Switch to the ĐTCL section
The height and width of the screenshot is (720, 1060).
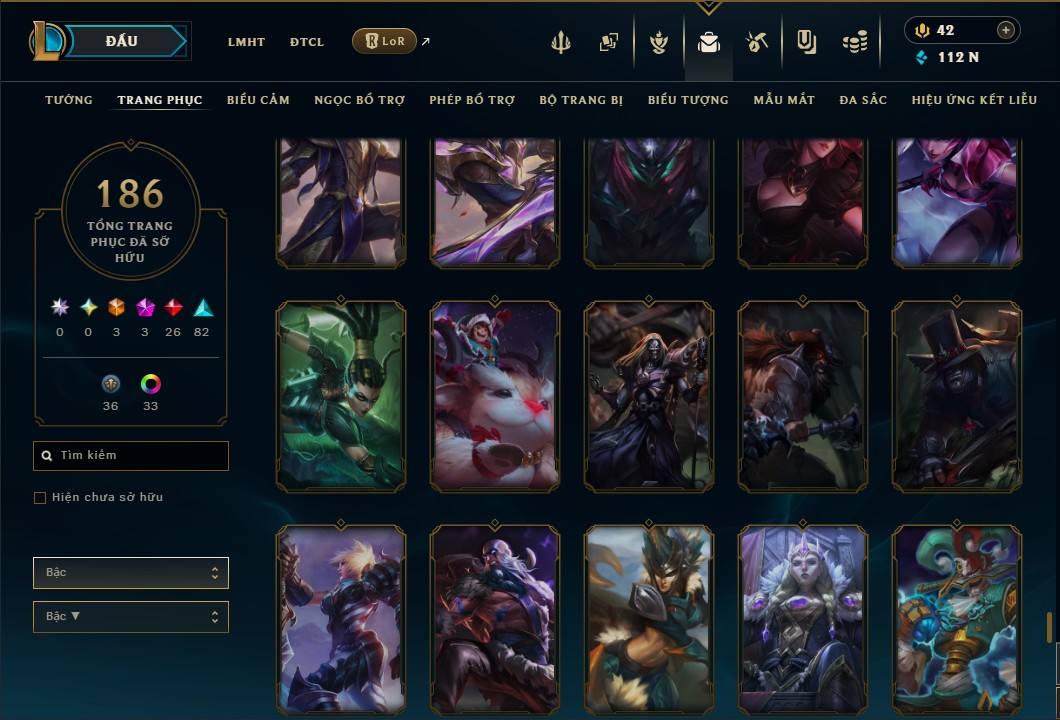(307, 42)
